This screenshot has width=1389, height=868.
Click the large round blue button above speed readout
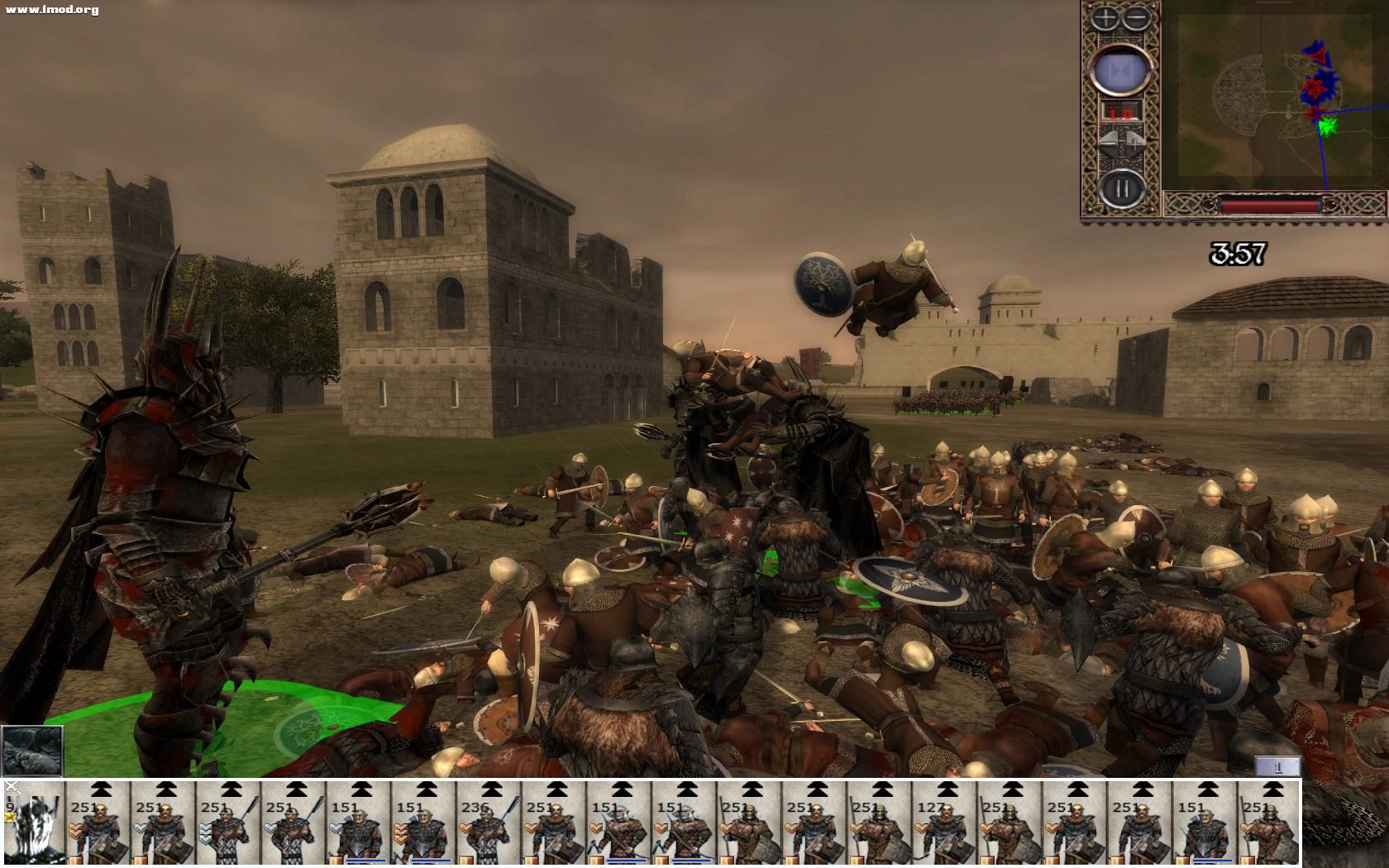(1120, 69)
